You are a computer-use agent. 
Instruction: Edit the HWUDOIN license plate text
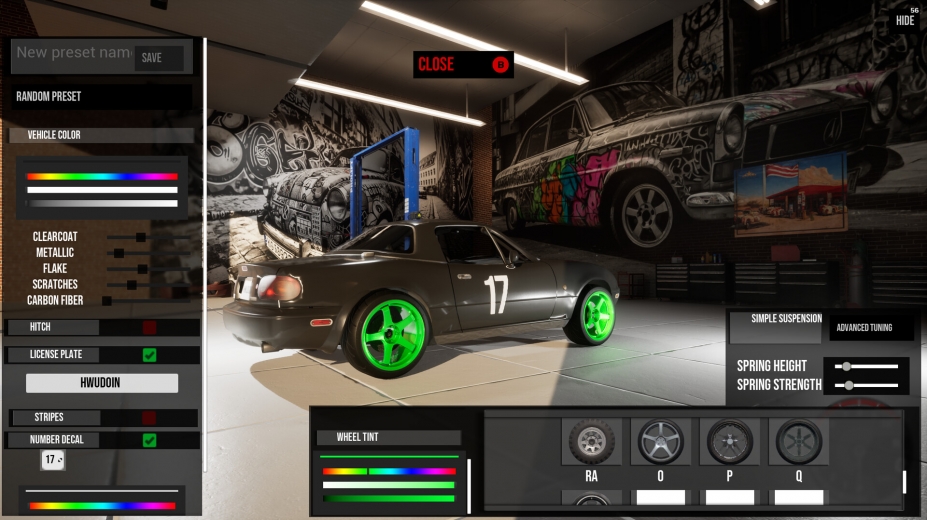(x=101, y=383)
